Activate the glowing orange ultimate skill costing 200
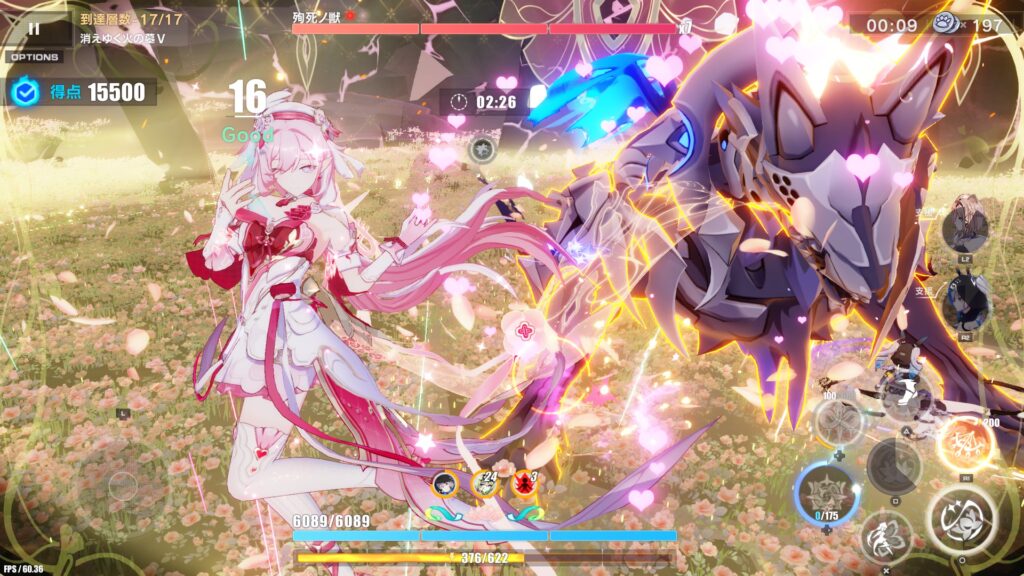 965,443
